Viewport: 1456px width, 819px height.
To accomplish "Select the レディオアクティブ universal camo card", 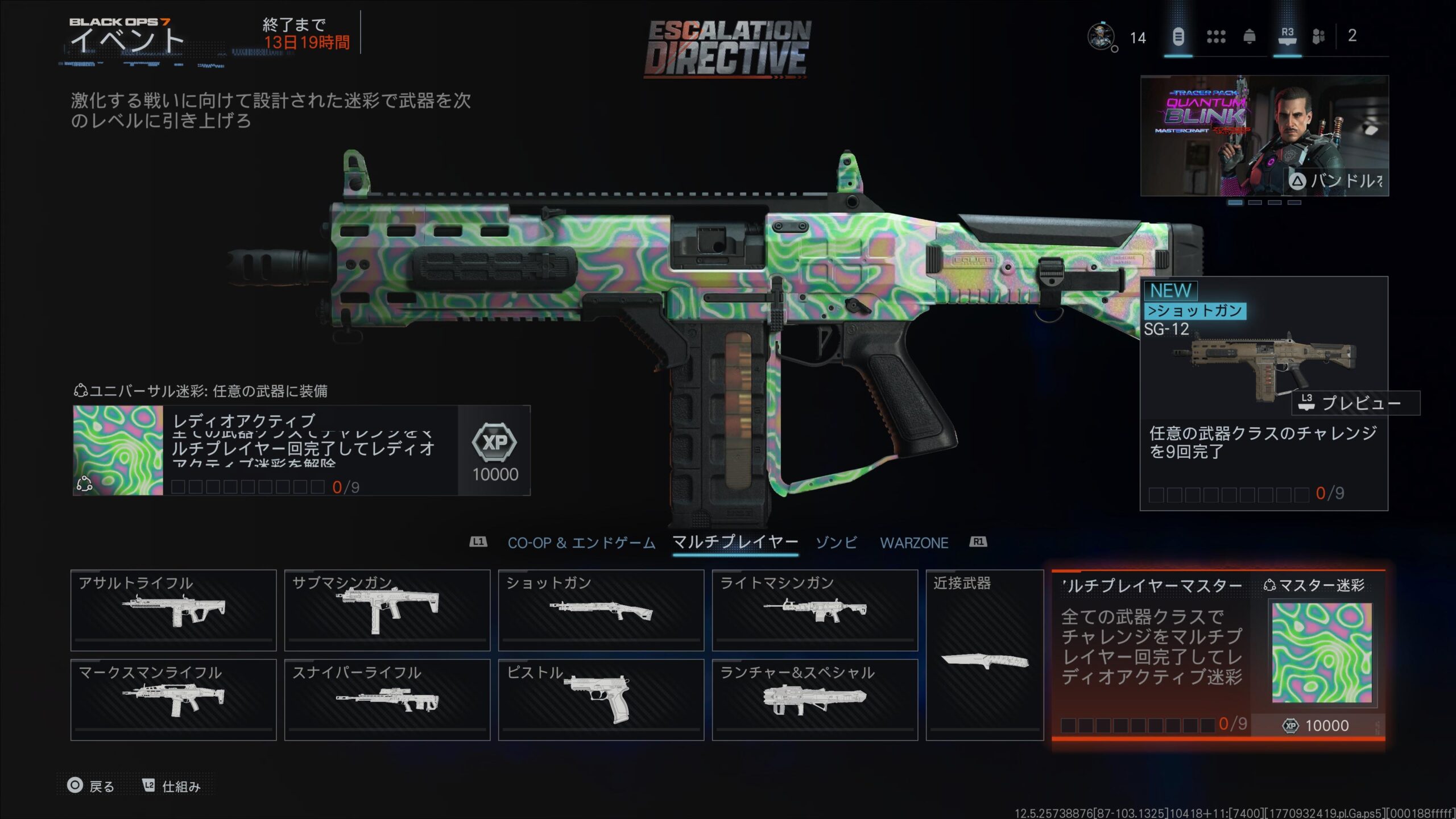I will (x=301, y=450).
